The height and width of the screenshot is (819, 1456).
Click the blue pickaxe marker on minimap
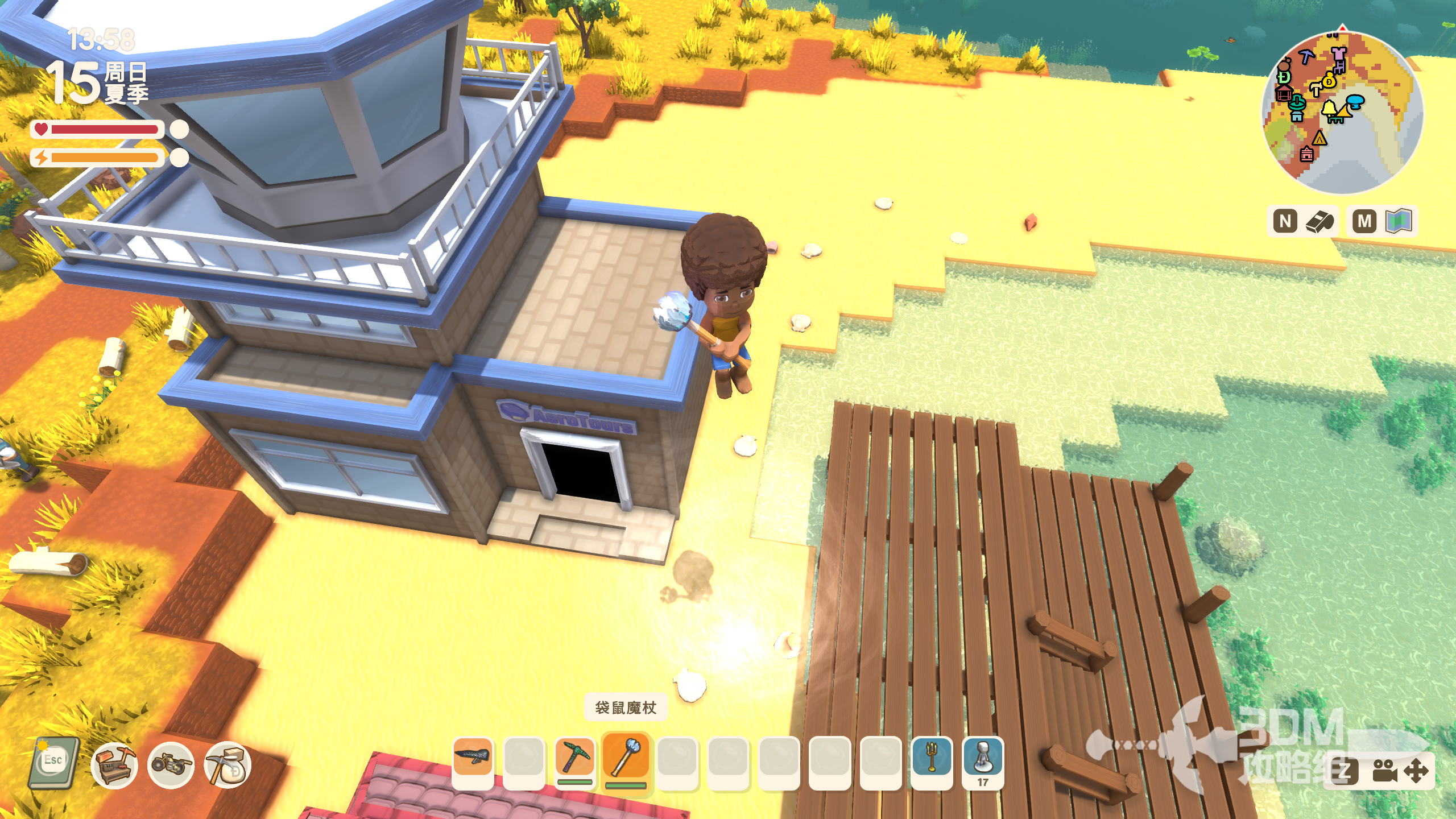[1307, 56]
